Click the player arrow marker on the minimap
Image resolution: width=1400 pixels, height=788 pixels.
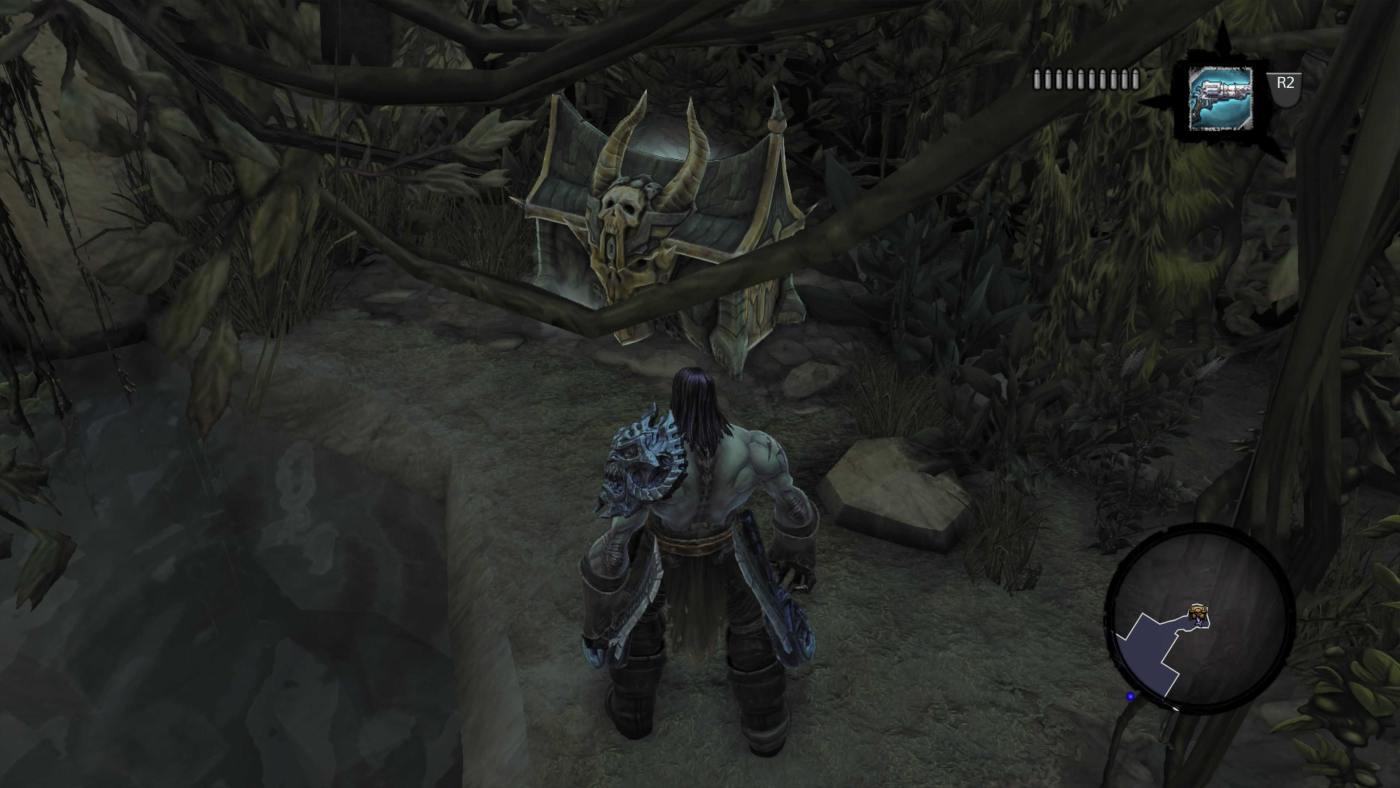pos(1199,622)
